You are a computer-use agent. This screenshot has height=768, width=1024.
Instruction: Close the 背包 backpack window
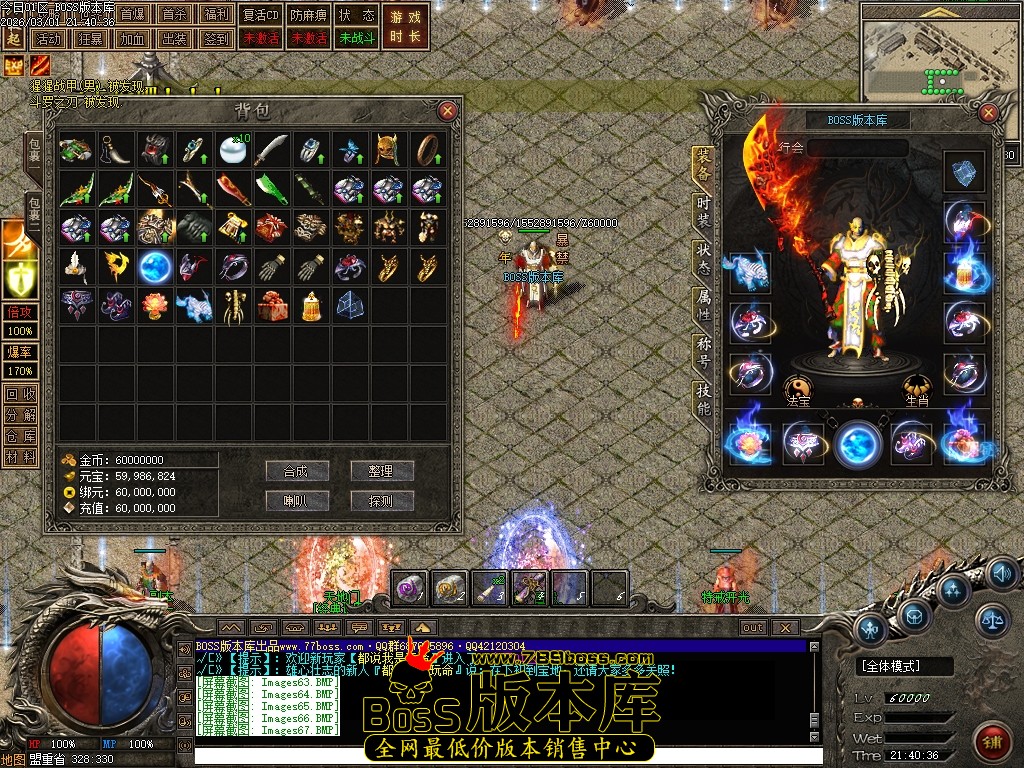448,111
